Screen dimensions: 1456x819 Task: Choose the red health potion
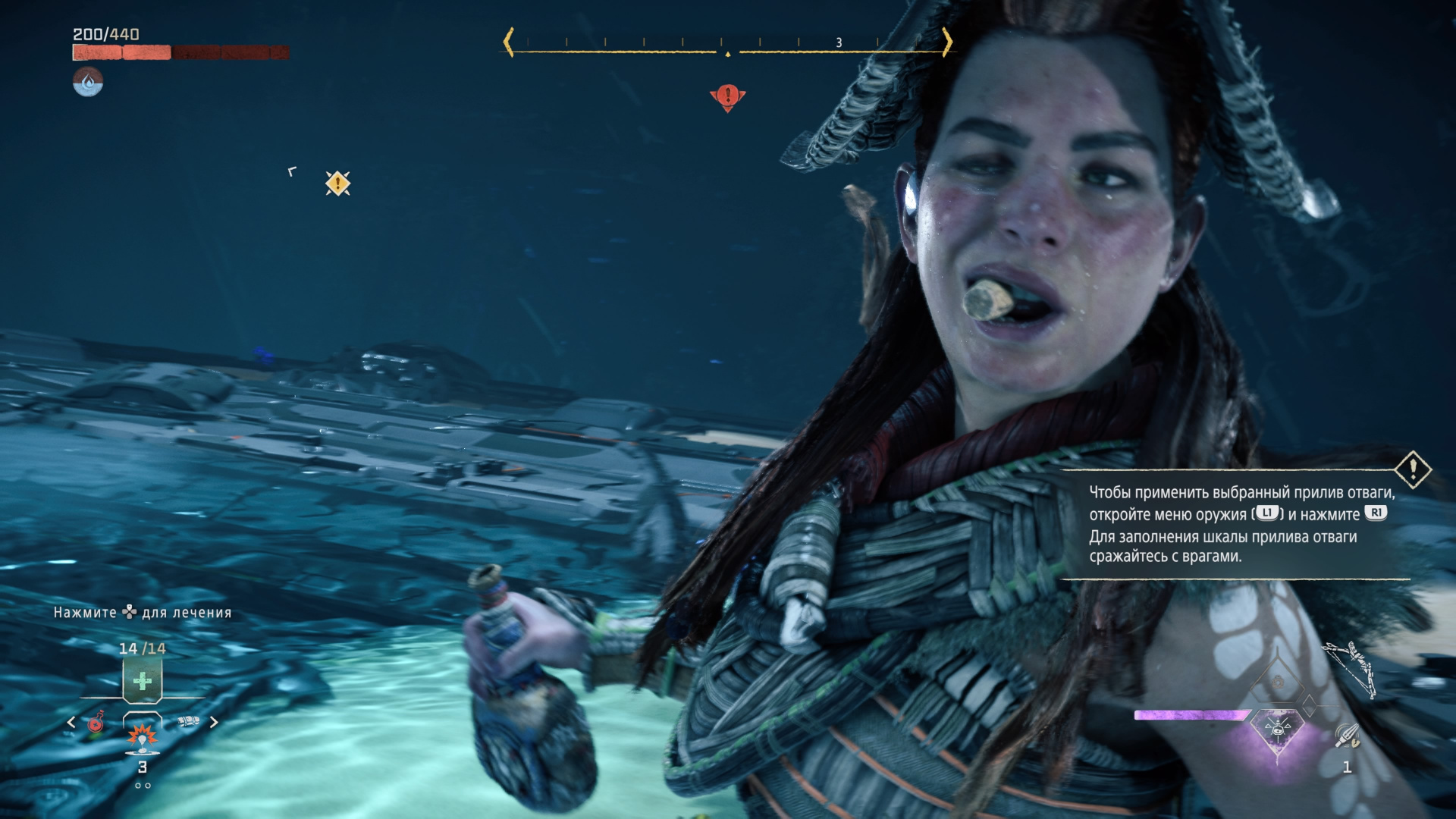pos(96,723)
